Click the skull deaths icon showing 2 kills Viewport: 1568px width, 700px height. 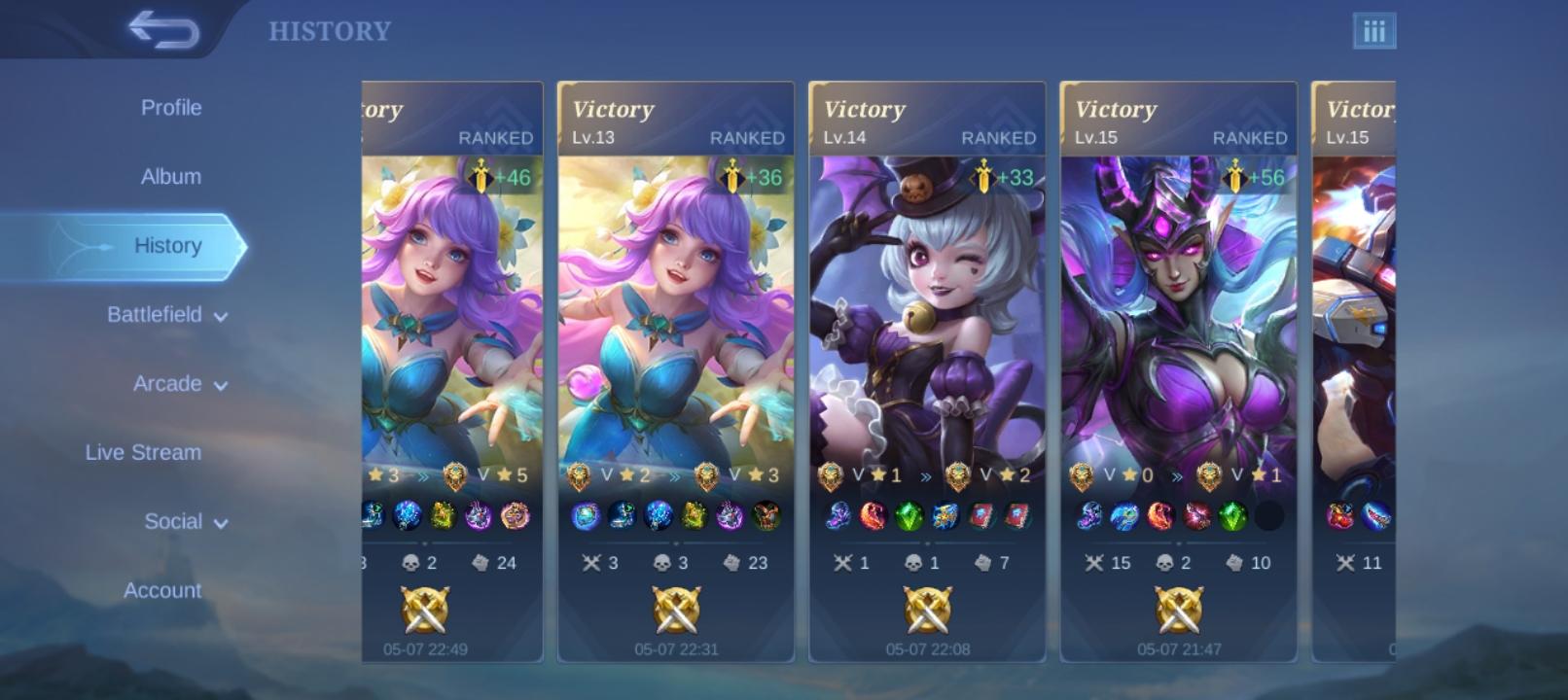tap(410, 562)
